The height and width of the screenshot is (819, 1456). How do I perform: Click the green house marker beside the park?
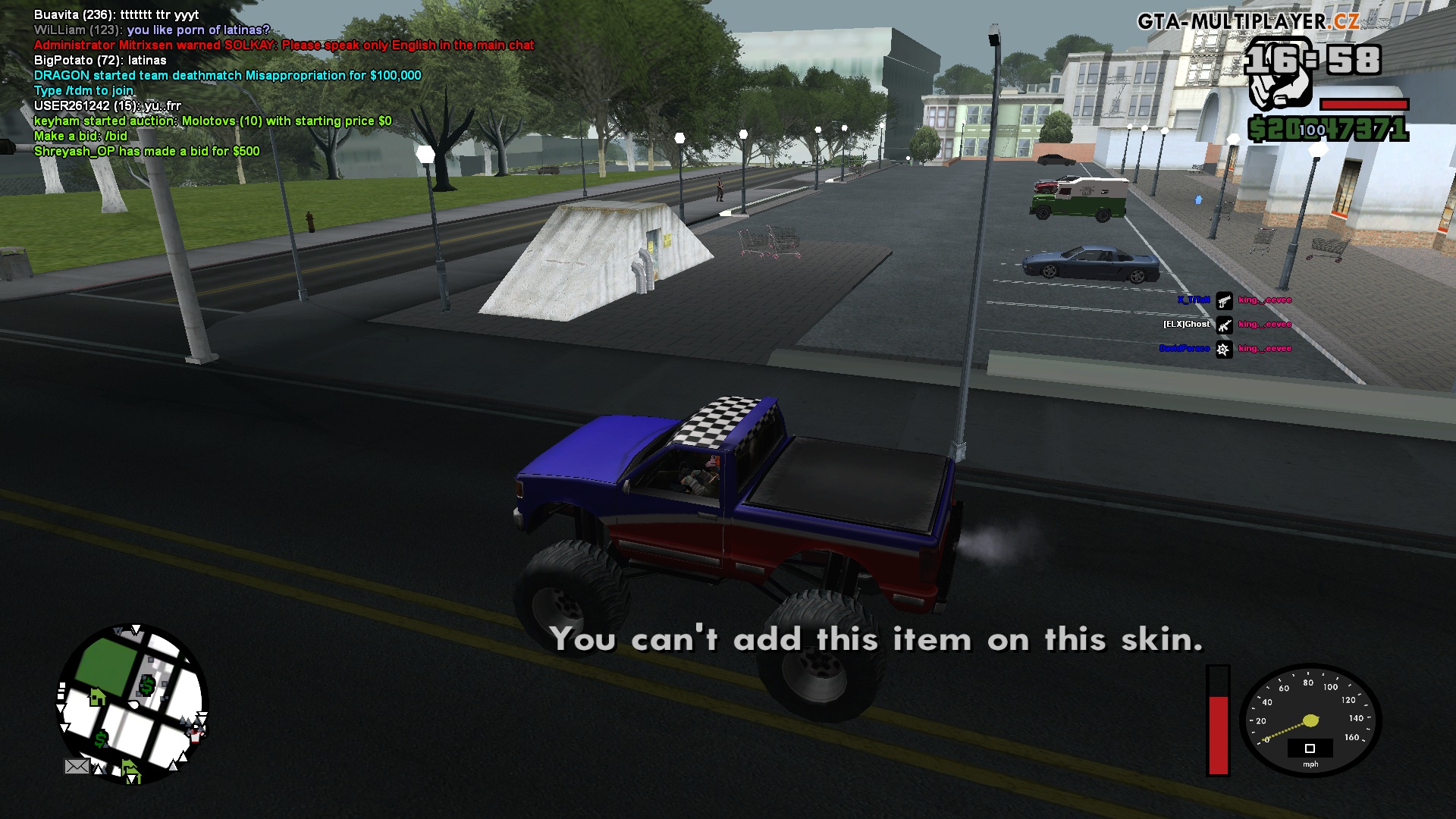(x=97, y=696)
